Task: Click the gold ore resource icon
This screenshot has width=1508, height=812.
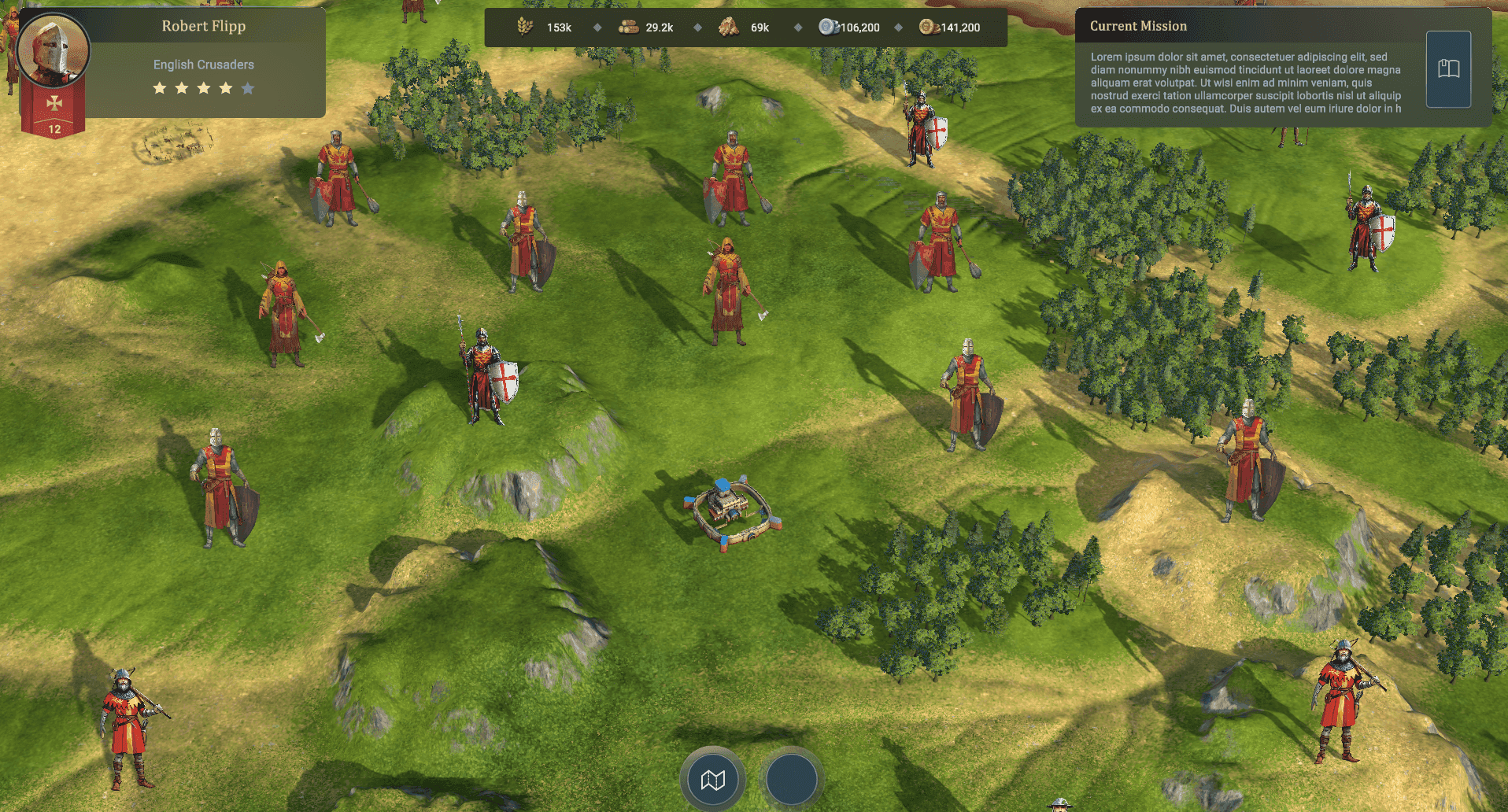Action: click(x=728, y=26)
